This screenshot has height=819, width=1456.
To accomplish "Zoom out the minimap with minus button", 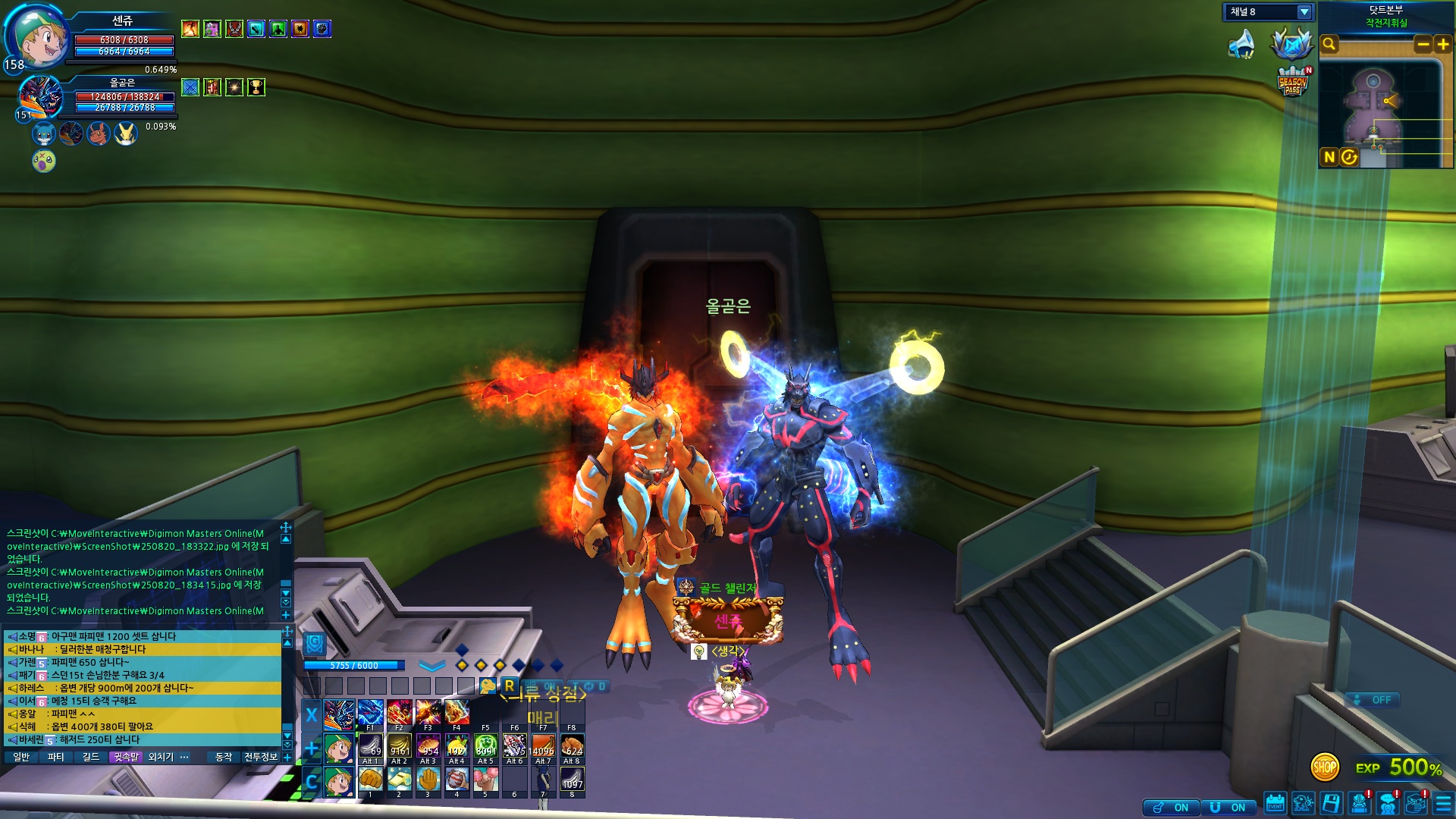I will point(1423,45).
